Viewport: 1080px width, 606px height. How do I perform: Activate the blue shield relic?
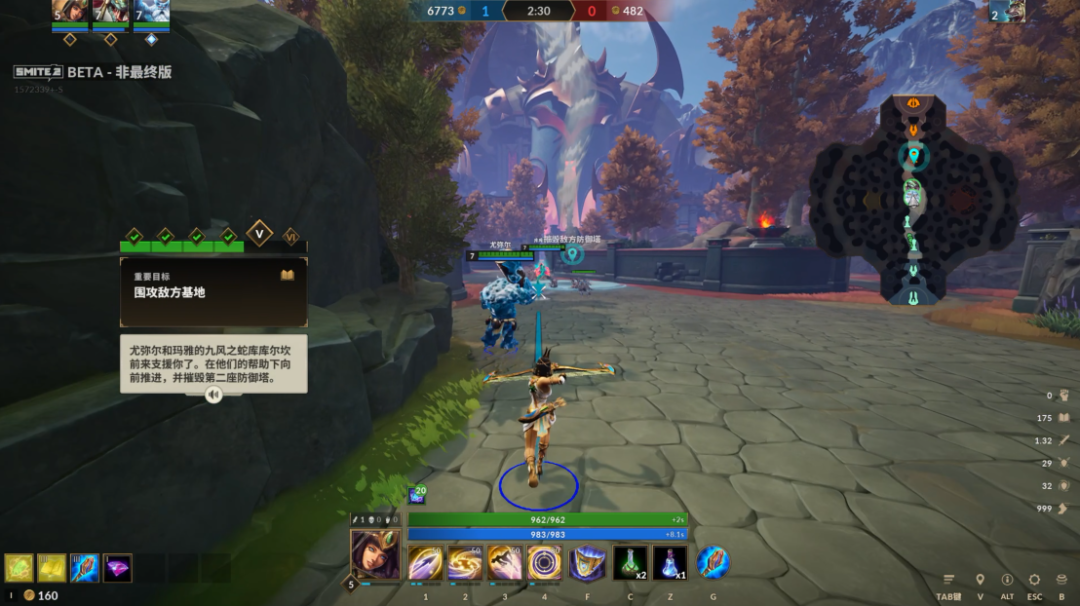pos(587,563)
